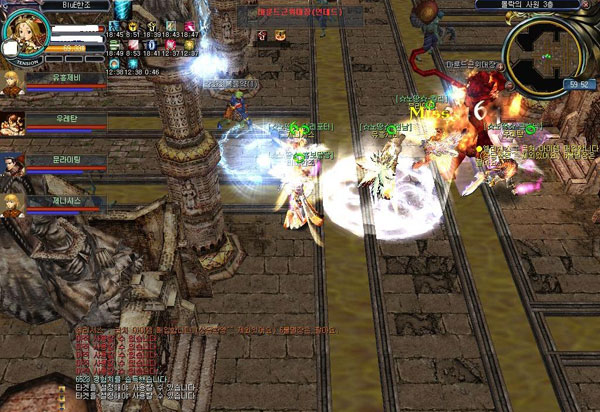Image resolution: width=600 pixels, height=412 pixels.
Task: Open the circular dungeon minimap
Action: pos(542,48)
